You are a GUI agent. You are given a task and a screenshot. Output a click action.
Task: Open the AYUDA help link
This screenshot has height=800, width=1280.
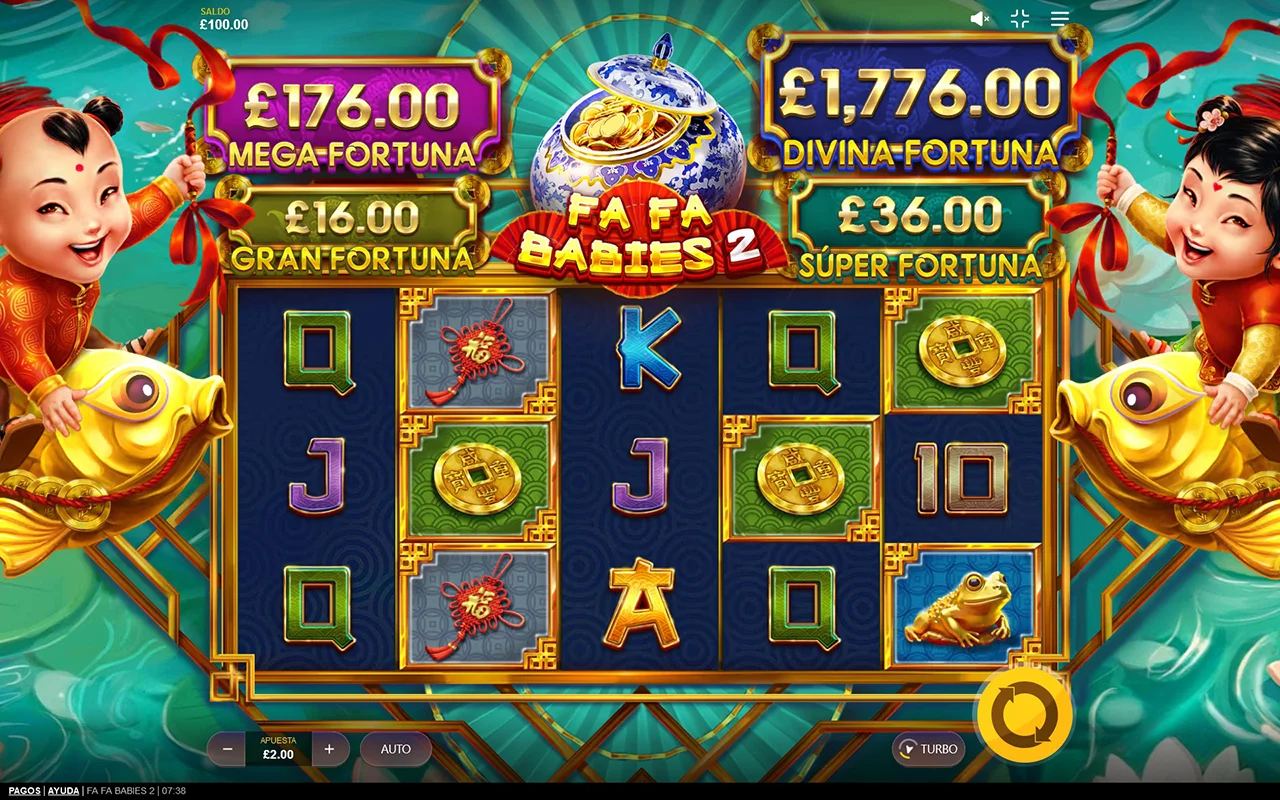pos(63,791)
